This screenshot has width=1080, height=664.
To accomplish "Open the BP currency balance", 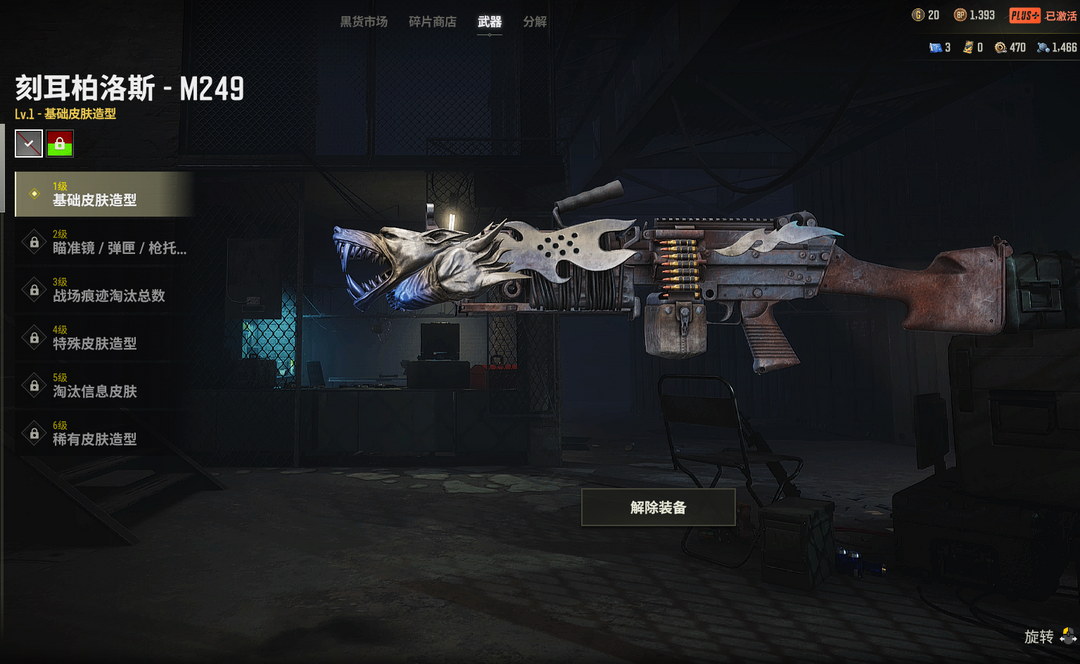I will (x=974, y=15).
